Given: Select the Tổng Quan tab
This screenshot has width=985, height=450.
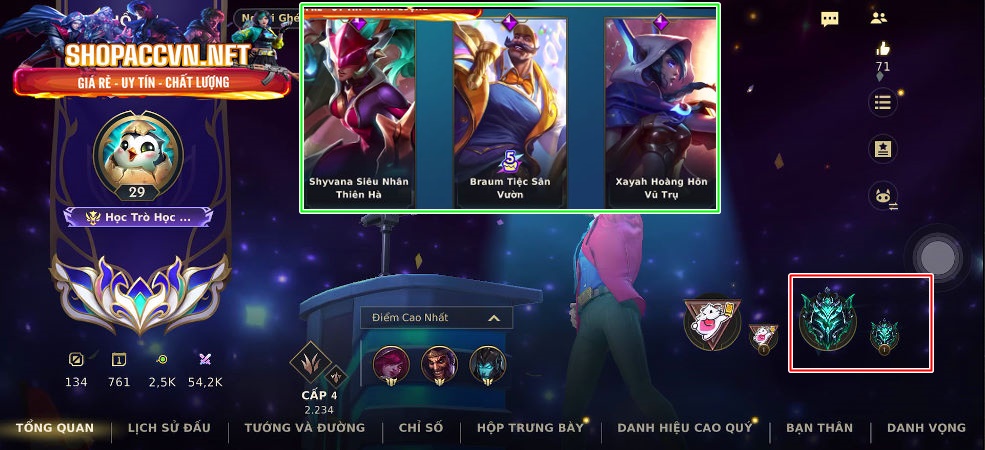Looking at the screenshot, I should pyautogui.click(x=55, y=428).
